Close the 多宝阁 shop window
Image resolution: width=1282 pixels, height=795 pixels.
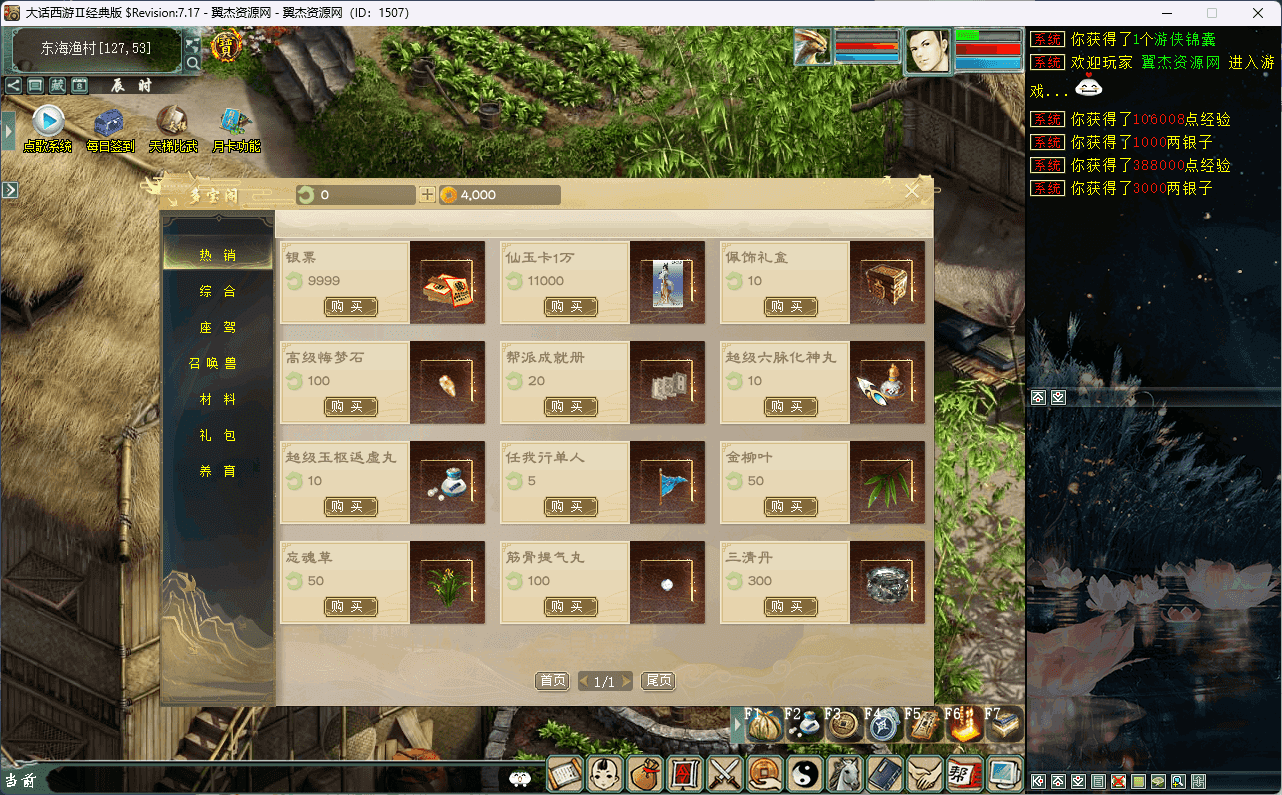pyautogui.click(x=912, y=192)
